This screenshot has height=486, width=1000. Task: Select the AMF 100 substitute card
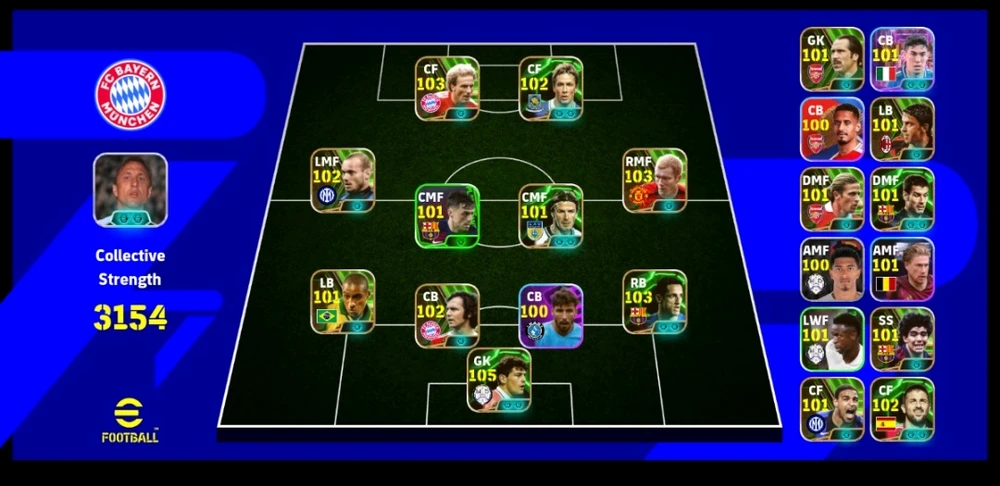point(832,270)
